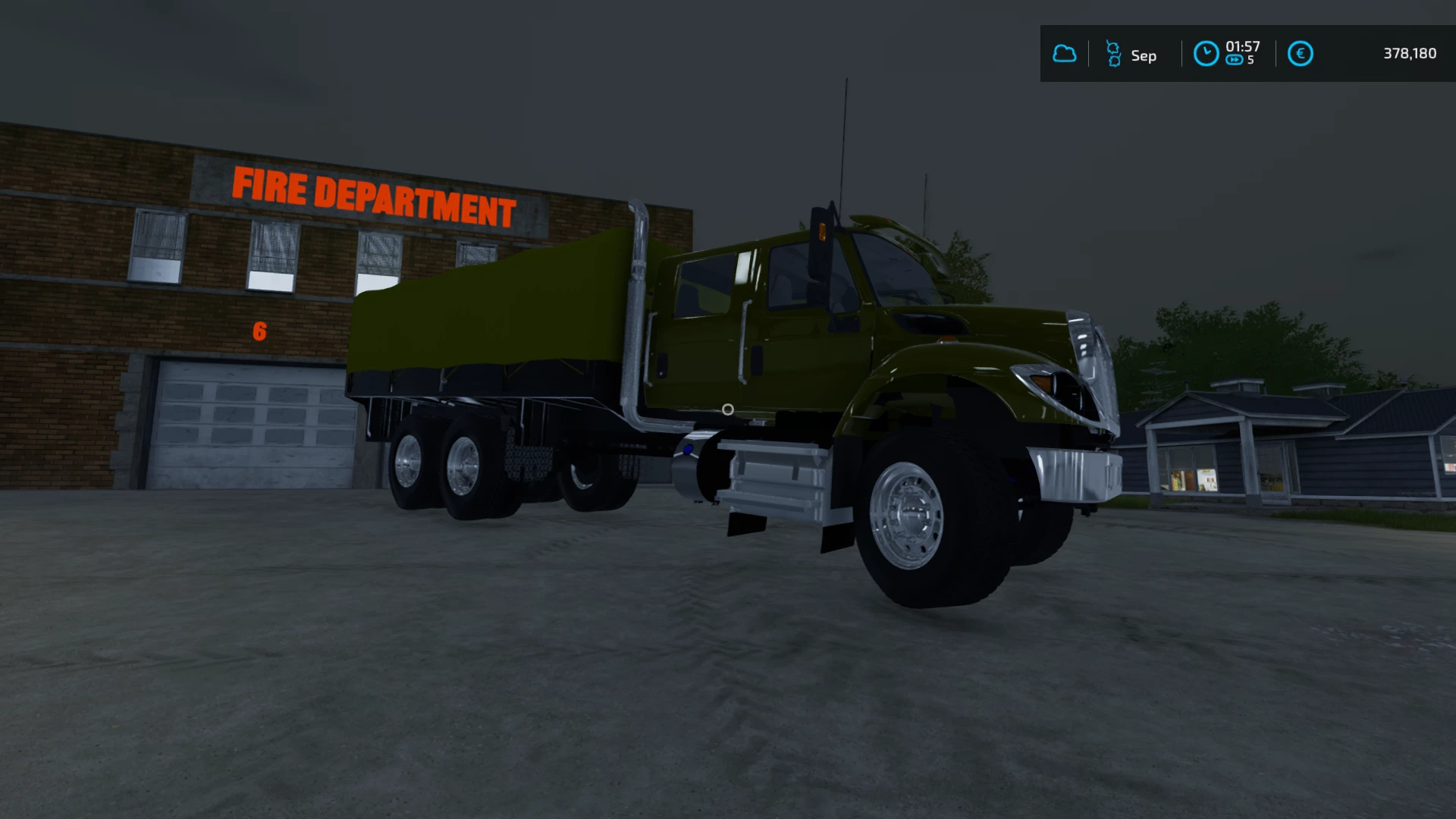Click the euro currency icon
Image resolution: width=1456 pixels, height=819 pixels.
(1300, 54)
